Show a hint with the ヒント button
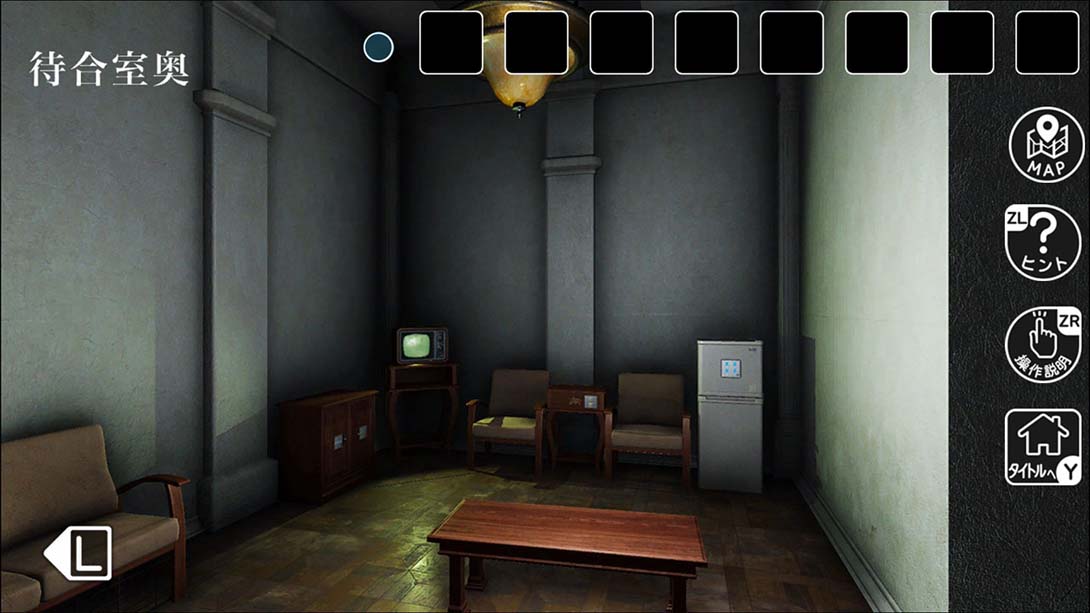This screenshot has width=1090, height=613. [1044, 242]
